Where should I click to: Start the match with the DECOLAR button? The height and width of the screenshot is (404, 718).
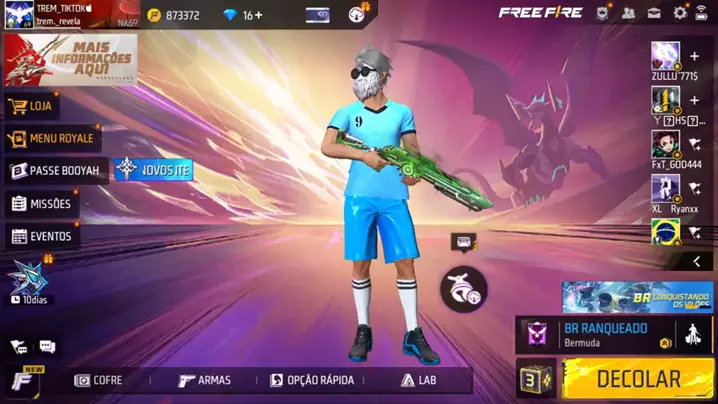[x=638, y=379]
